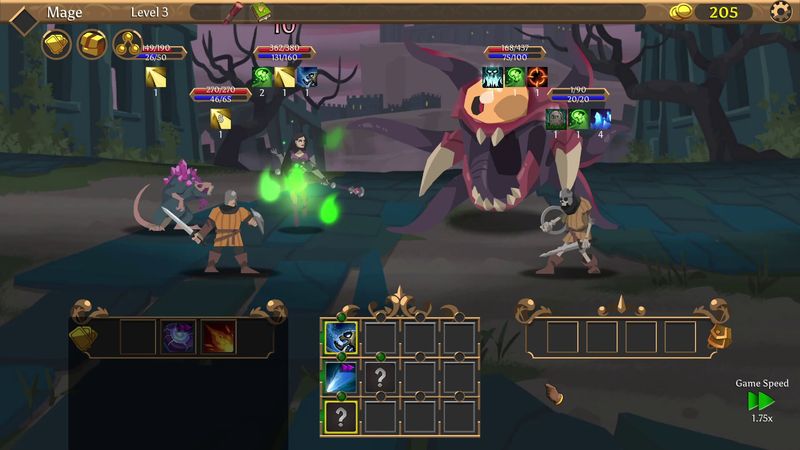Select the purple vortex spell card
This screenshot has height=450, width=800.
[x=177, y=337]
